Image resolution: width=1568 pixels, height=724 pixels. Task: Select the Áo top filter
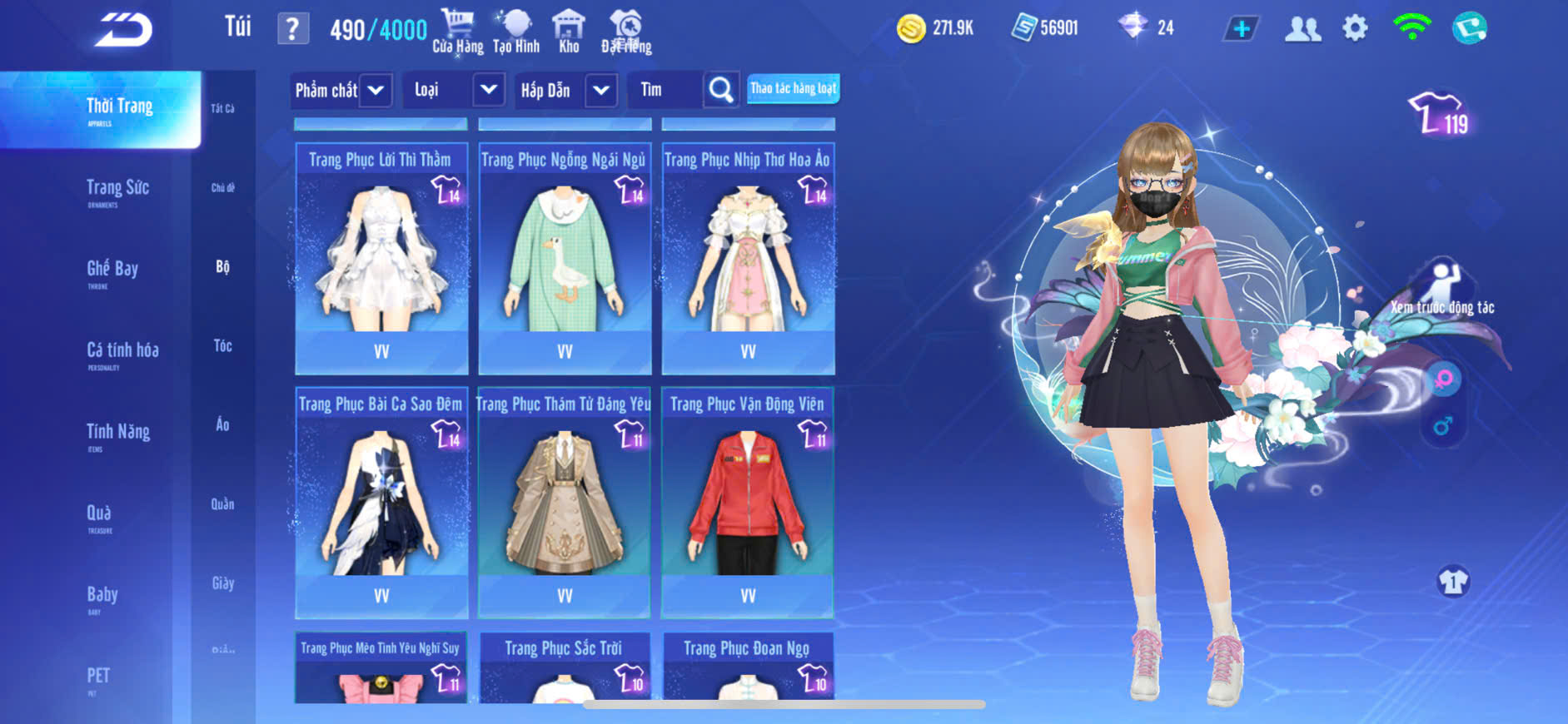coord(222,424)
